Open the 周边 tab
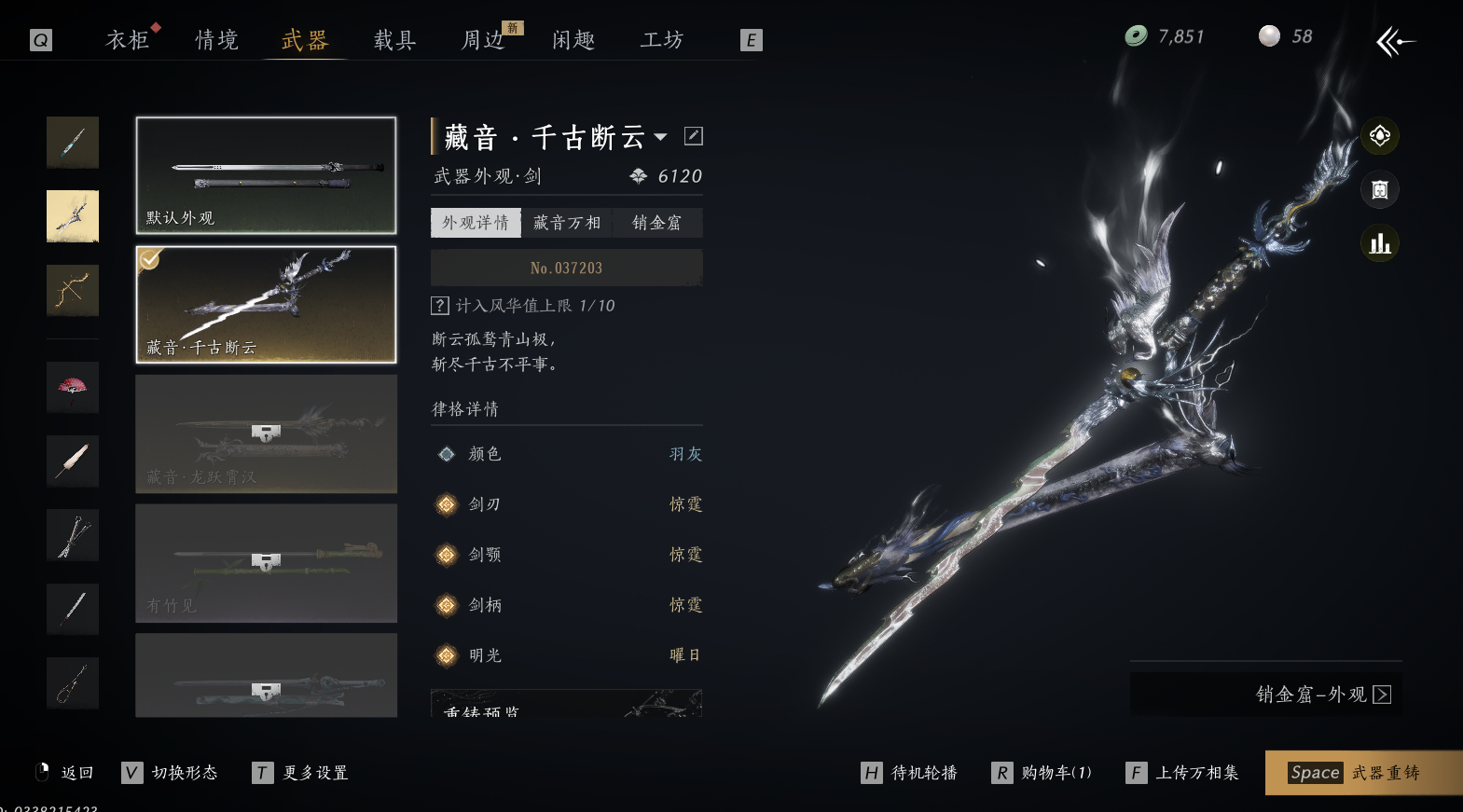Screen dimensions: 1463x812 [483, 40]
